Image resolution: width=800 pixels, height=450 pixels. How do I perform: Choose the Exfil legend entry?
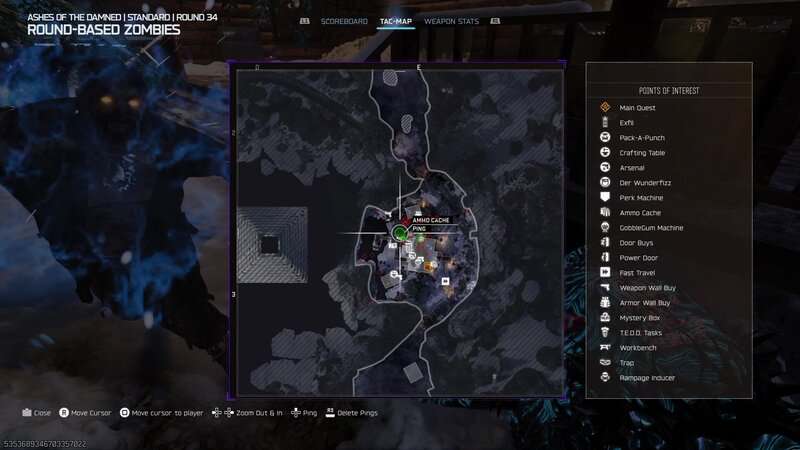pyautogui.click(x=627, y=122)
